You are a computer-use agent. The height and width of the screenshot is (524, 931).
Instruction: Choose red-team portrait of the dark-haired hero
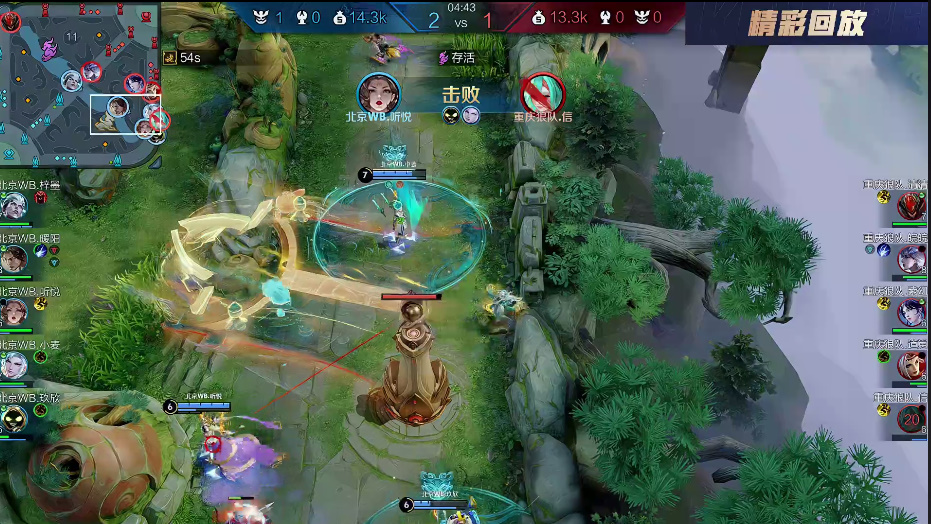(x=911, y=312)
